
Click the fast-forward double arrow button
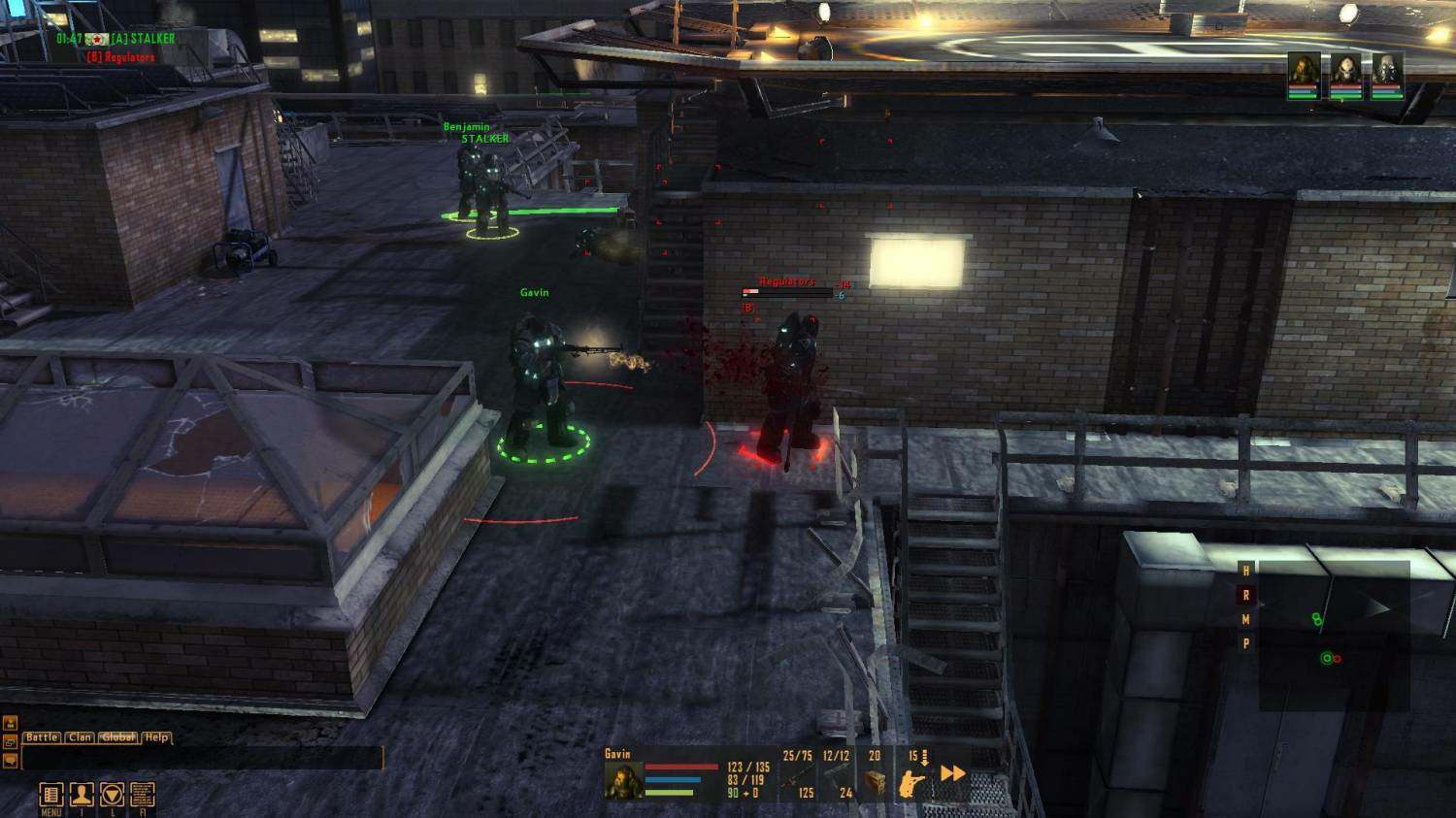[x=953, y=773]
